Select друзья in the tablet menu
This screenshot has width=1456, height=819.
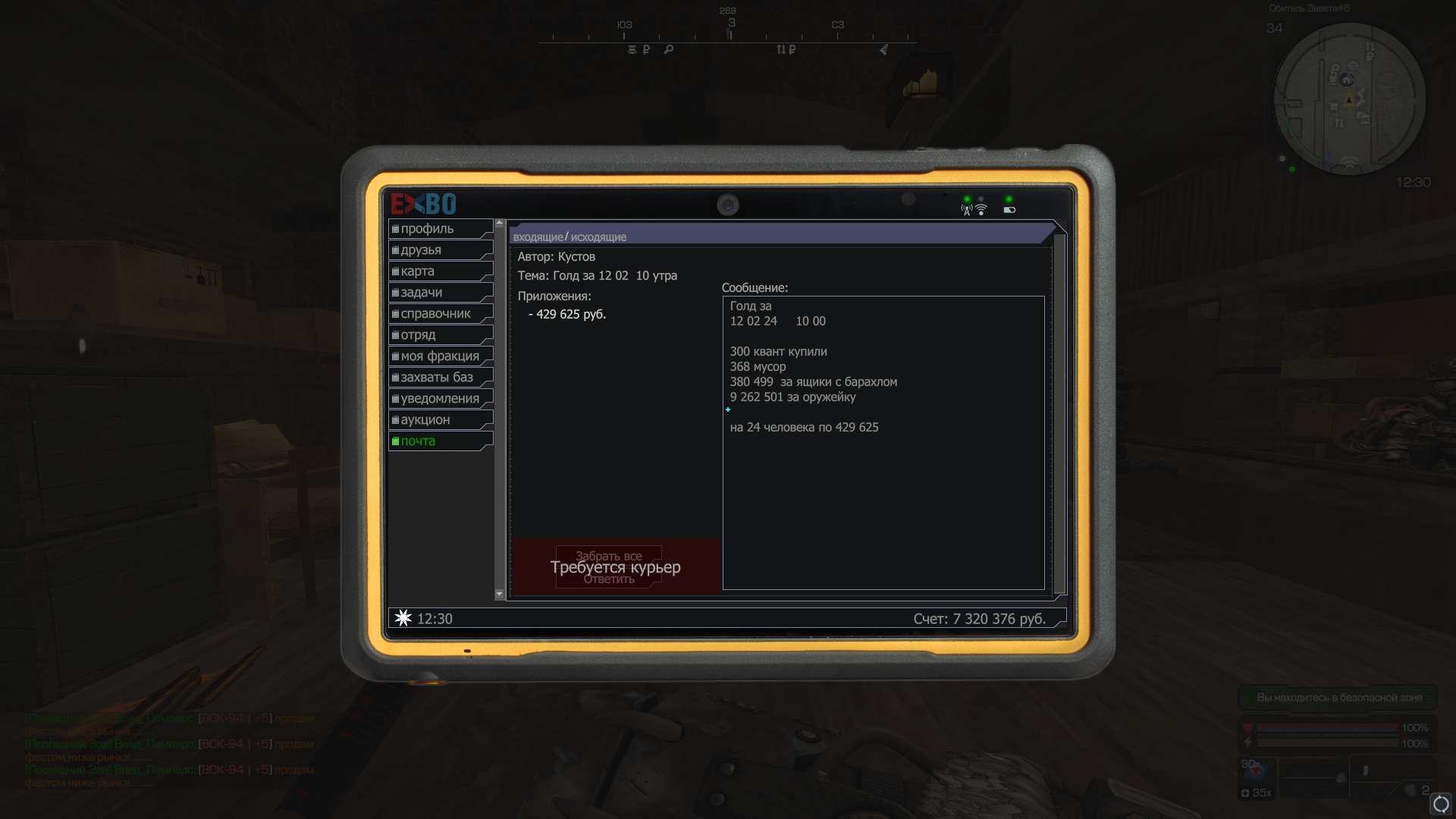pos(440,250)
